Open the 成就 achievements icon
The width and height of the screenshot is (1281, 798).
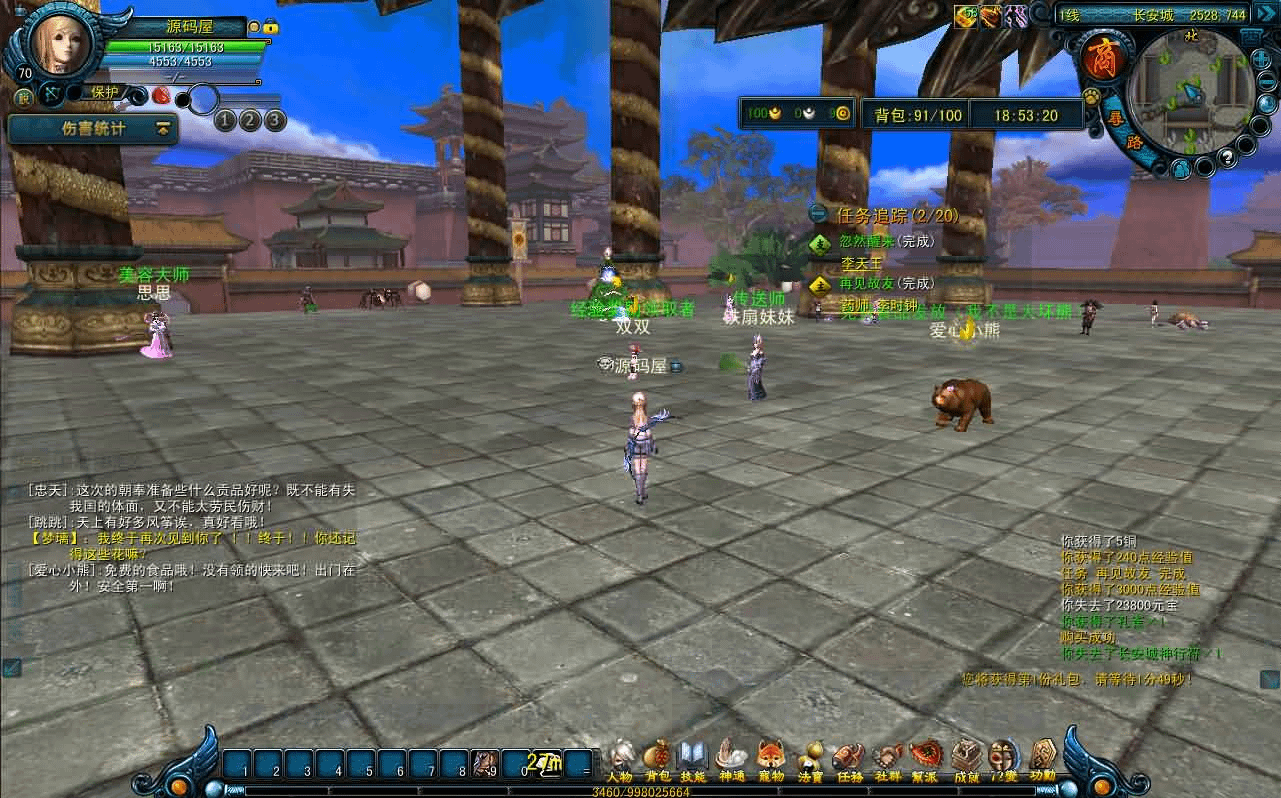966,758
